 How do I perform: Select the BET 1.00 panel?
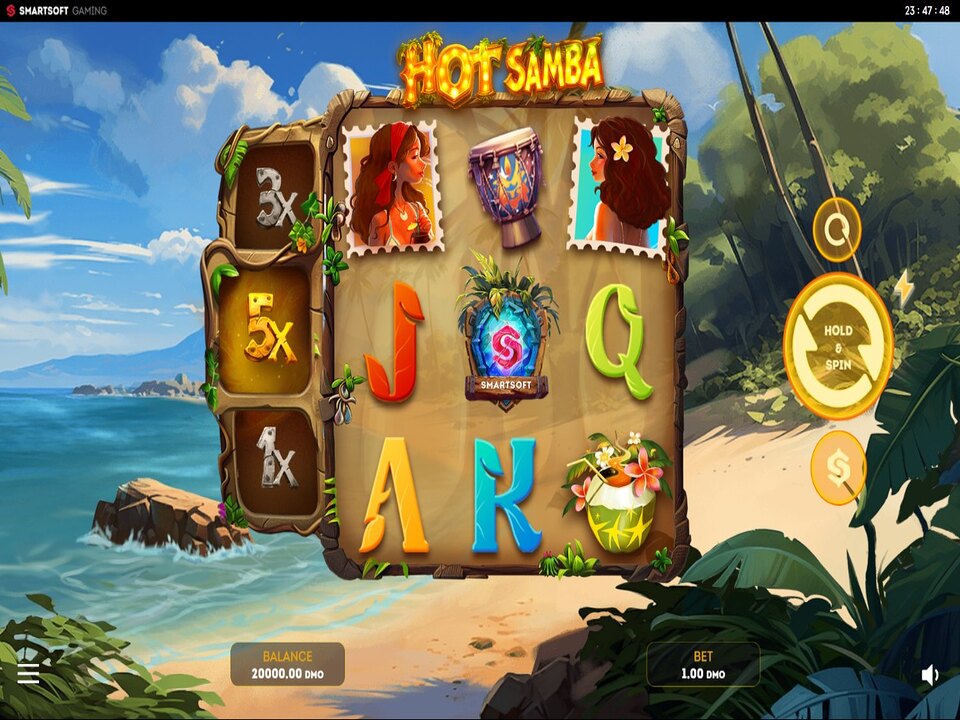(x=703, y=665)
